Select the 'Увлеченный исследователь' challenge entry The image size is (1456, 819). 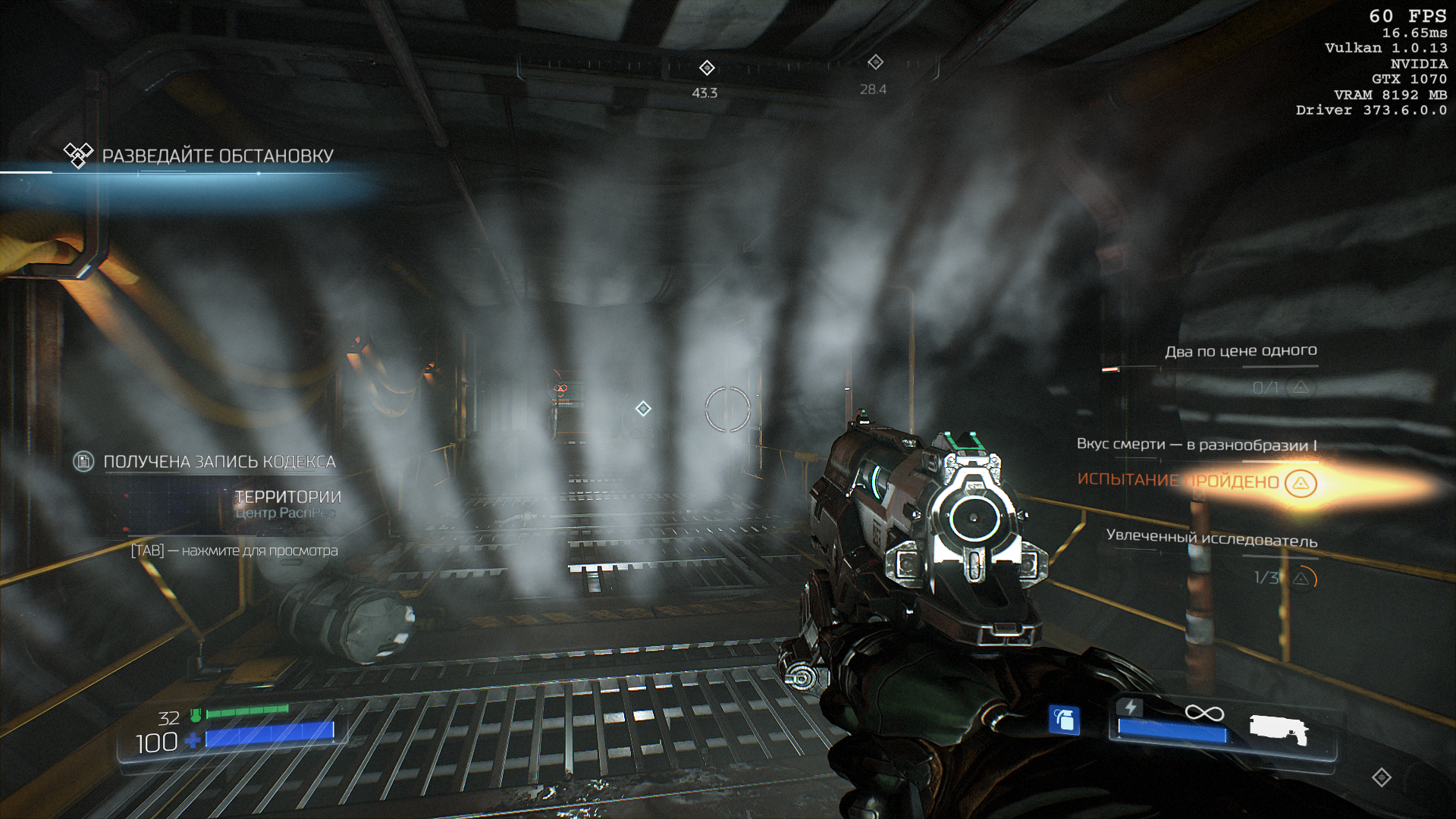point(1211,538)
